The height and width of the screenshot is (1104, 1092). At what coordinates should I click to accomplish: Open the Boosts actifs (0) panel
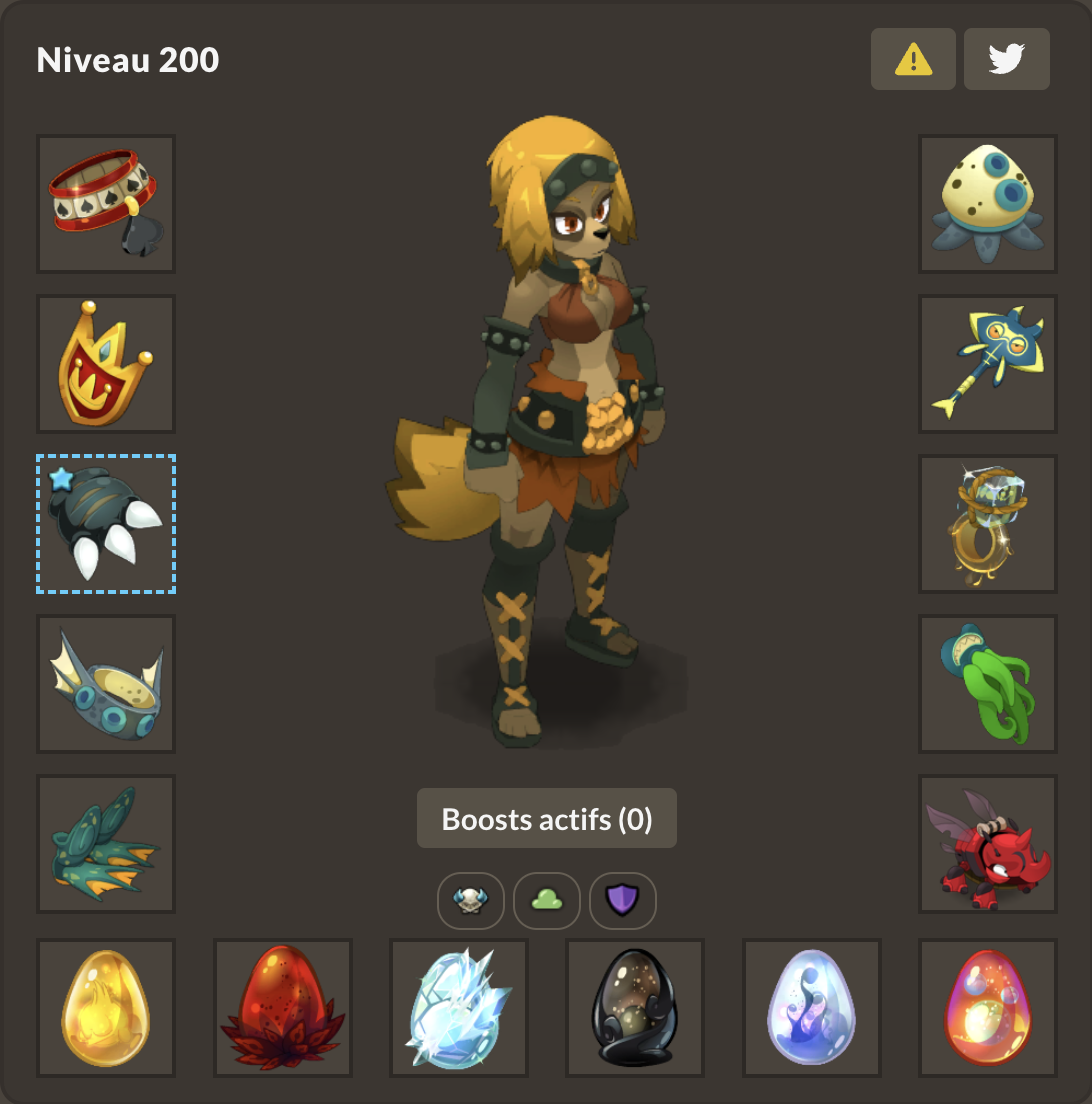coord(547,819)
